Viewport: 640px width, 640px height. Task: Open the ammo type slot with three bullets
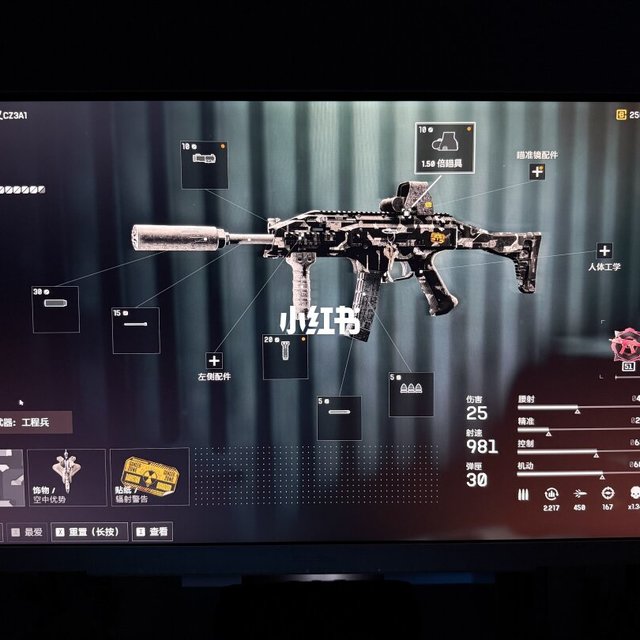tap(410, 391)
